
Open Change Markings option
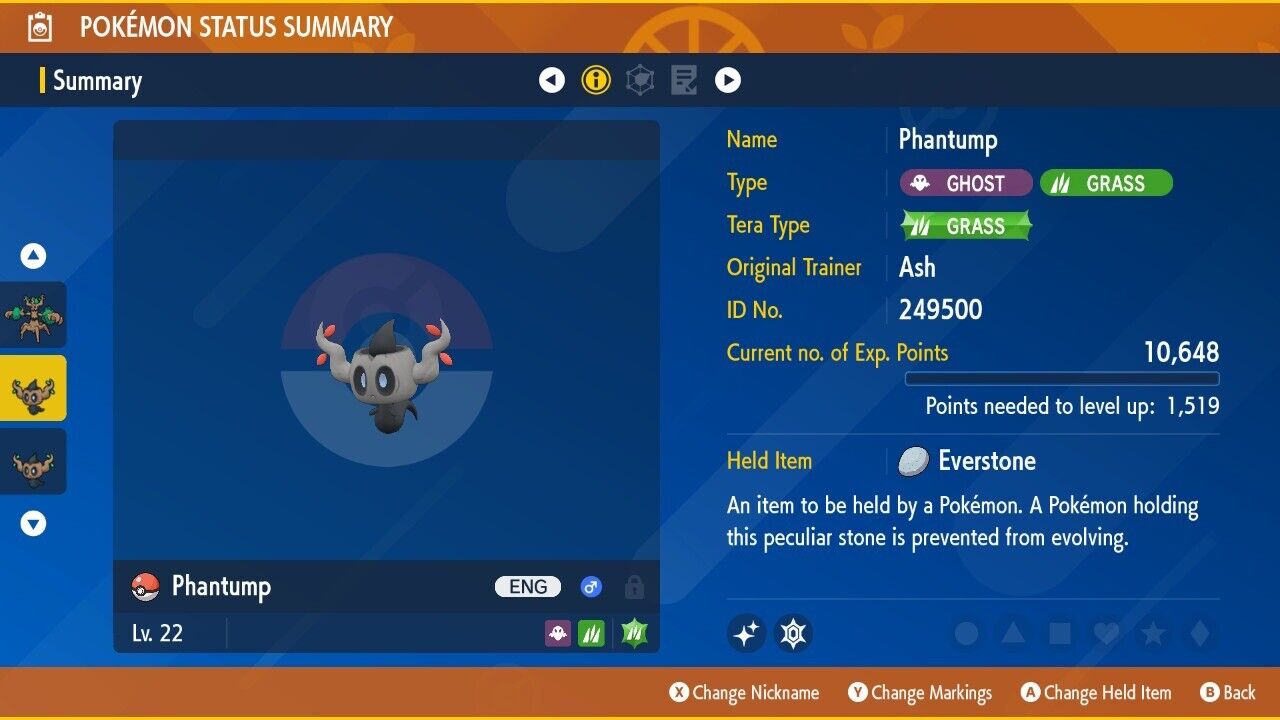coord(920,692)
